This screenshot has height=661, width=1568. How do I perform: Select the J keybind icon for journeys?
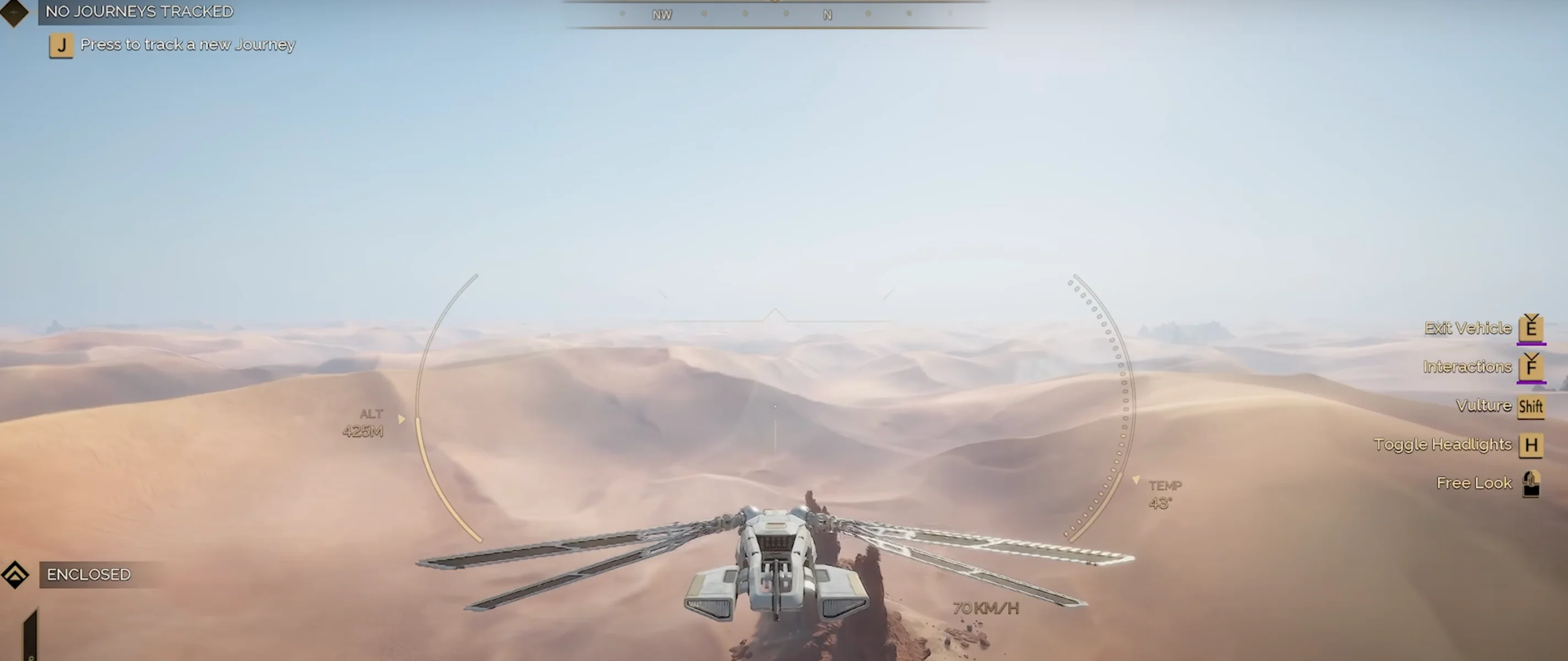tap(60, 45)
